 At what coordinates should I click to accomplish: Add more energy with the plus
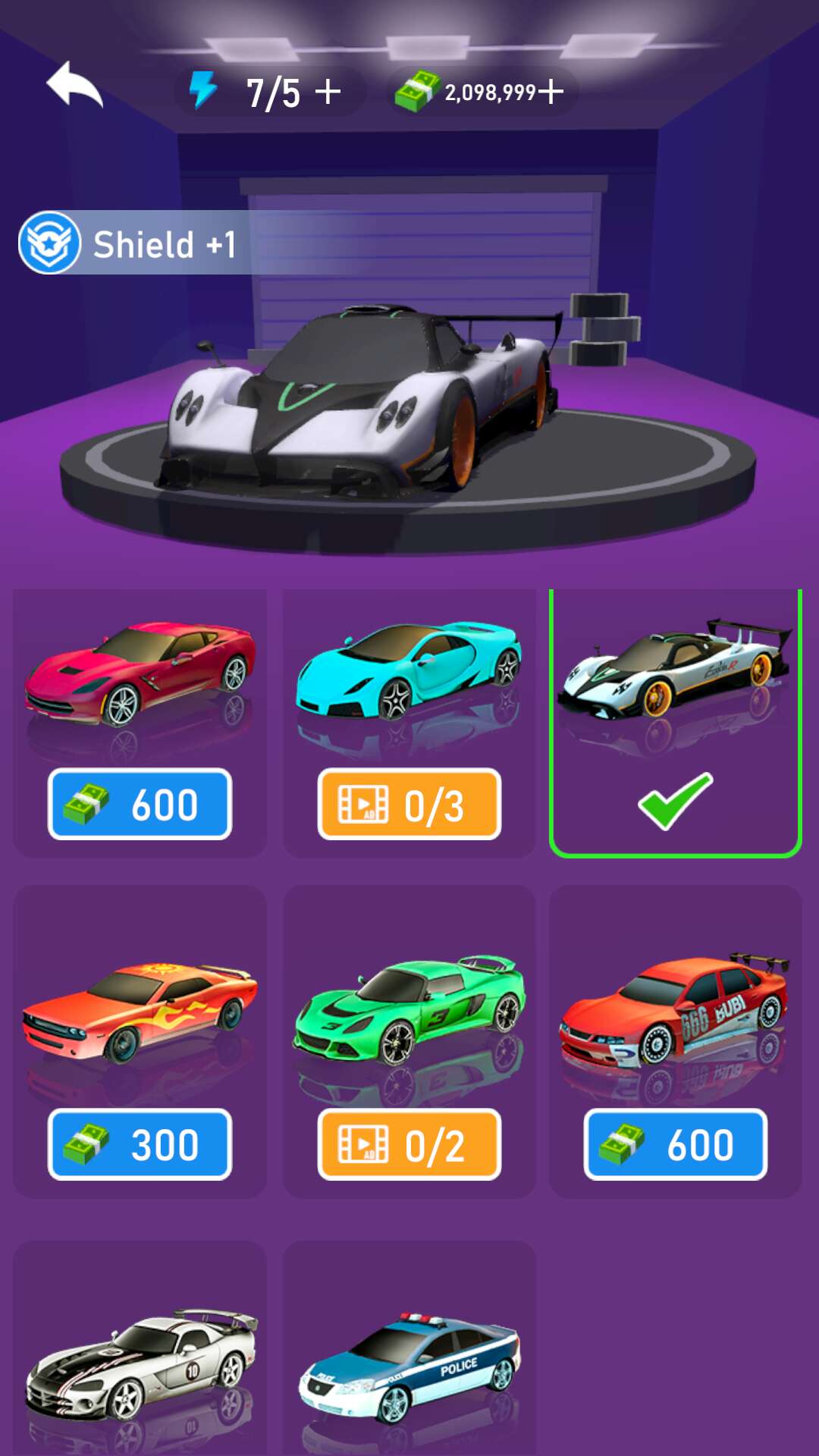[328, 92]
